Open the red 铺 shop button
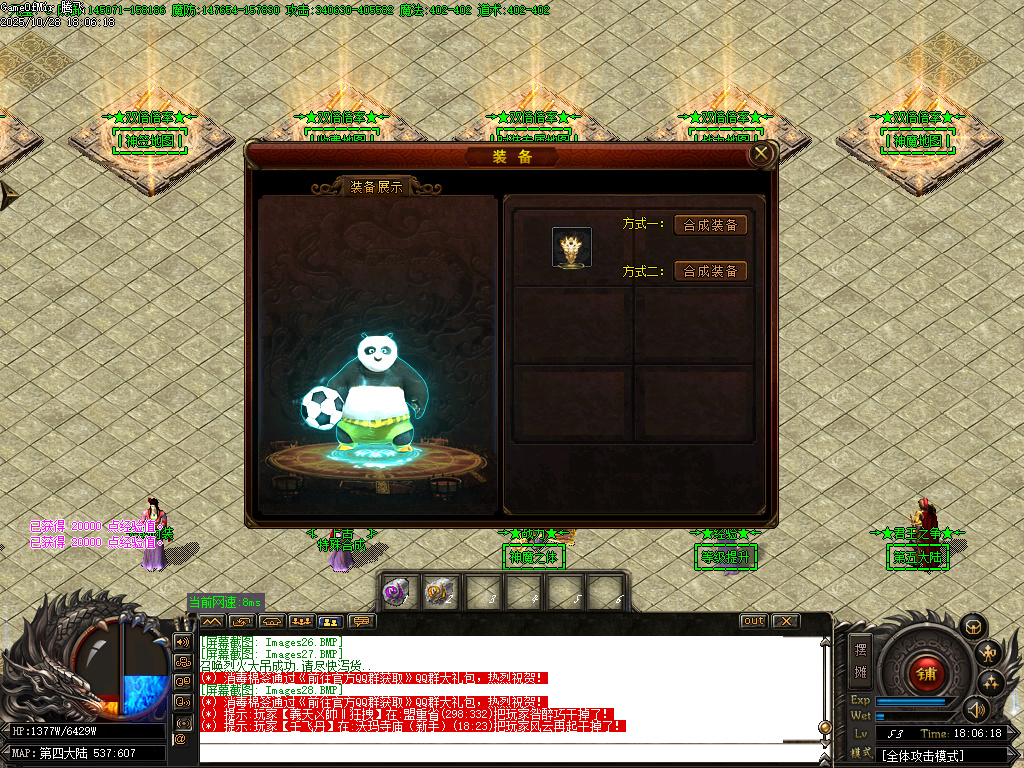The height and width of the screenshot is (768, 1024). [926, 673]
